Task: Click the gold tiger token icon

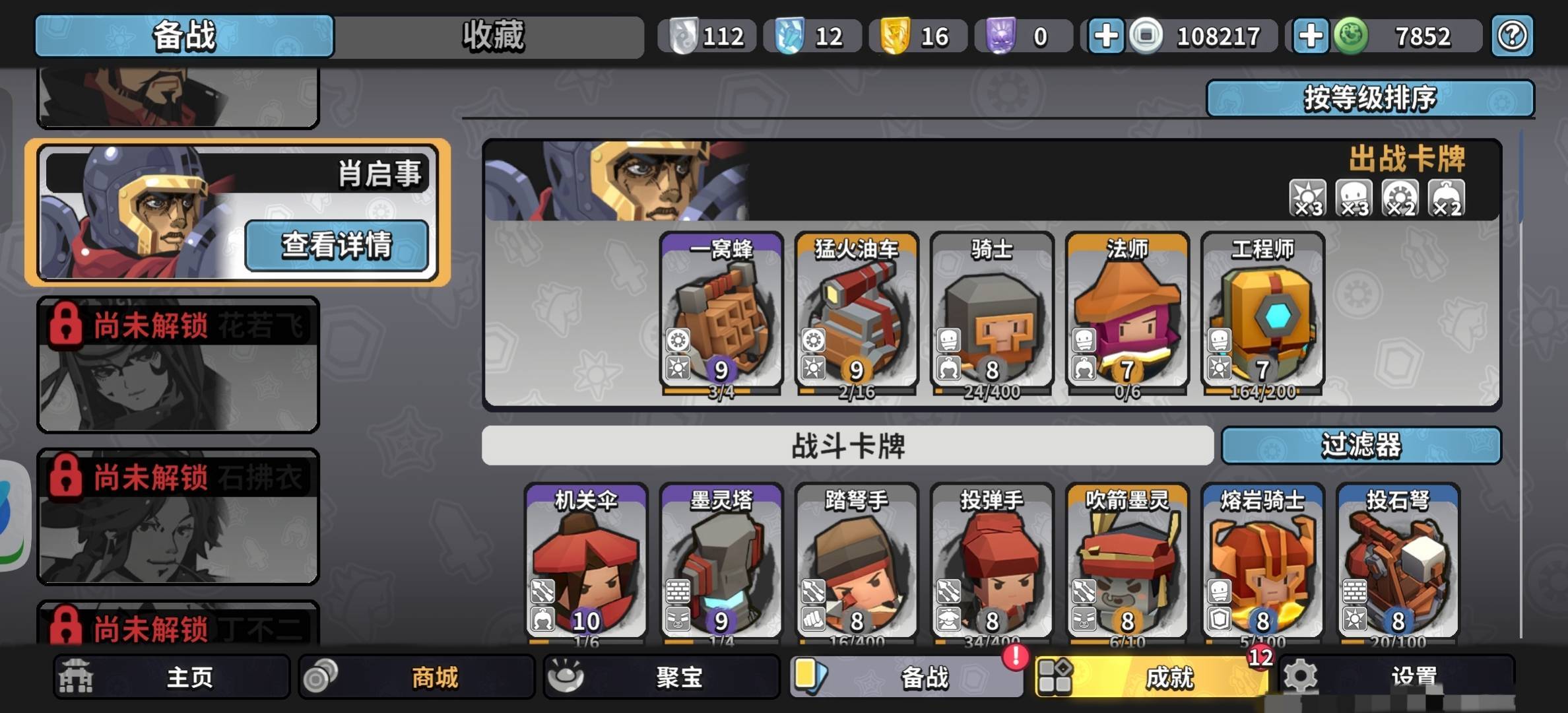Action: coord(897,36)
